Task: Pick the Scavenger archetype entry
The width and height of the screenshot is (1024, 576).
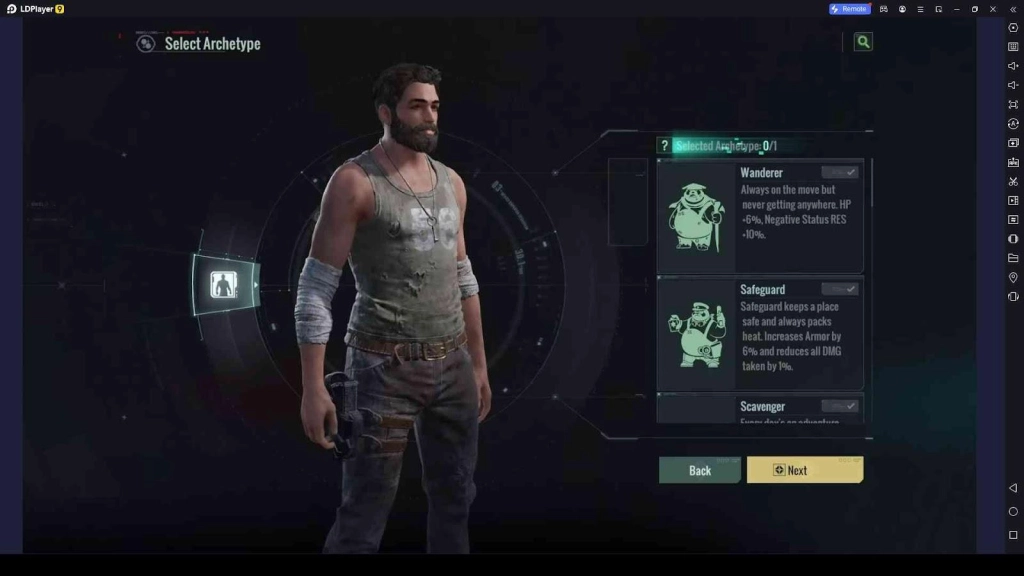Action: coord(760,408)
